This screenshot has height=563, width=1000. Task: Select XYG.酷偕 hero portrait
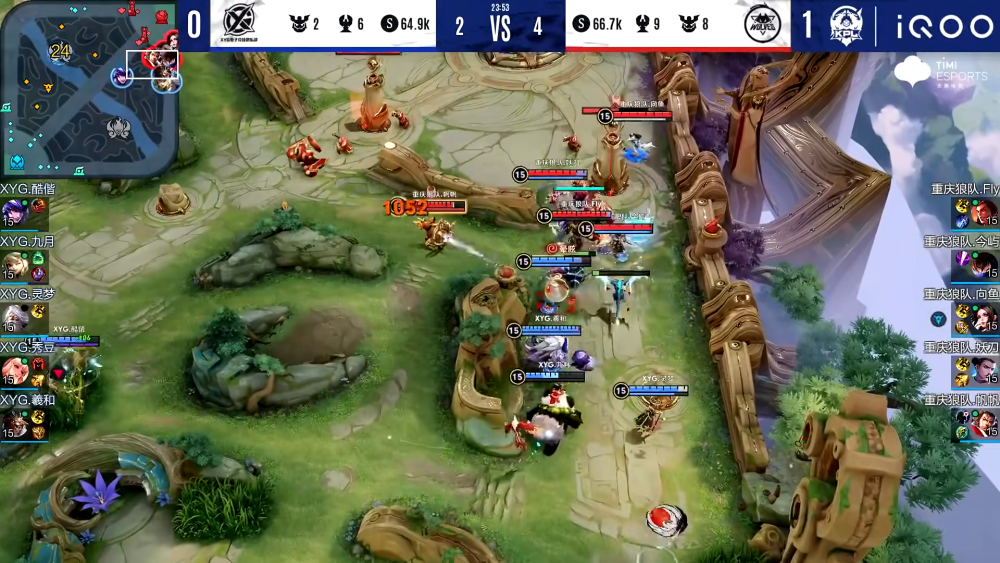13,212
